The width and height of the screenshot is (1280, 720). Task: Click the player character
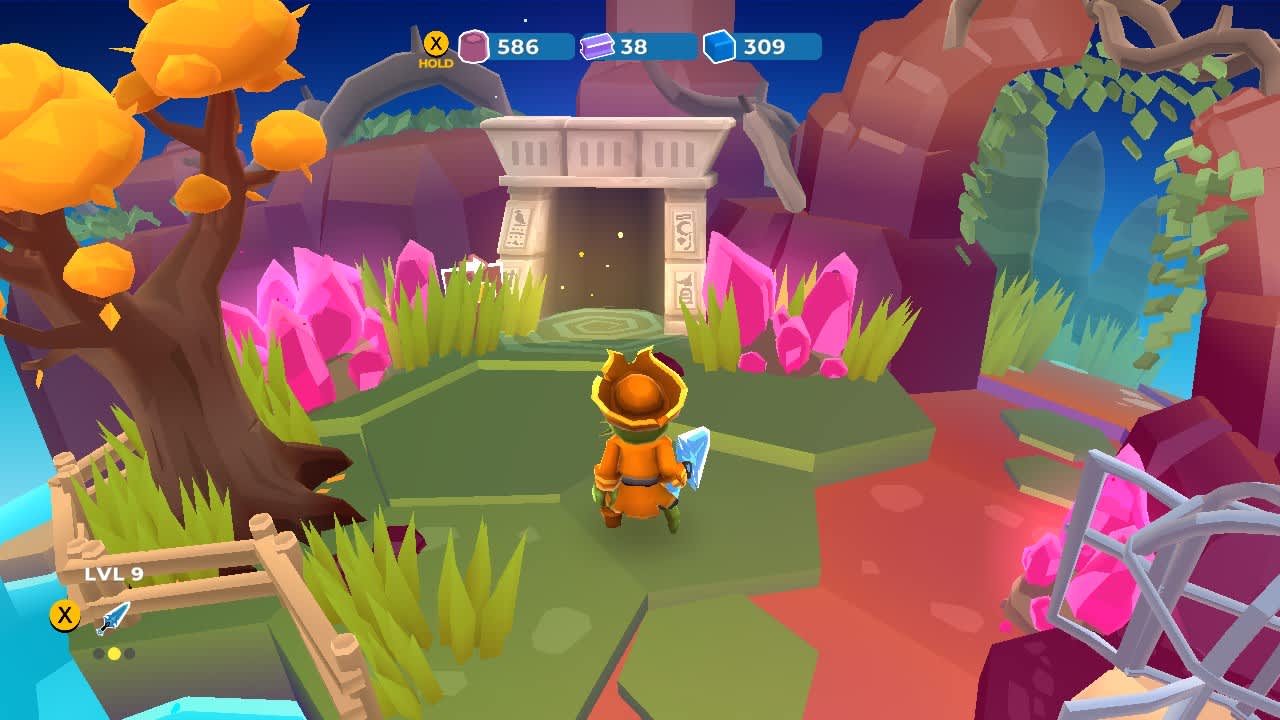click(640, 450)
